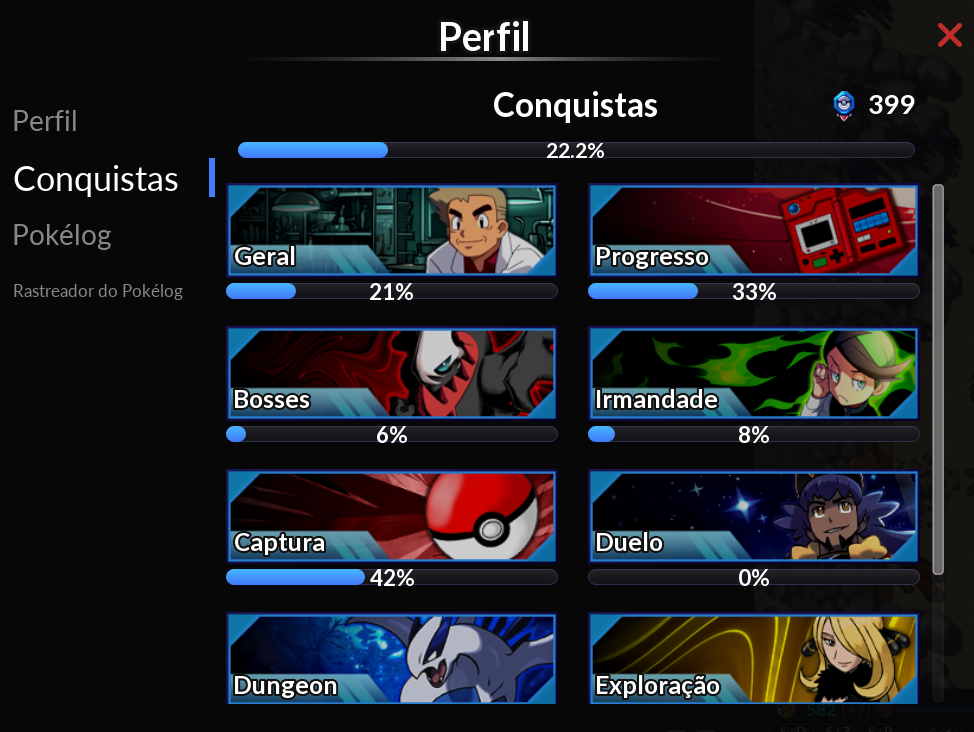Switch to the Perfil sidebar tab
Image resolution: width=974 pixels, height=732 pixels.
(x=45, y=122)
